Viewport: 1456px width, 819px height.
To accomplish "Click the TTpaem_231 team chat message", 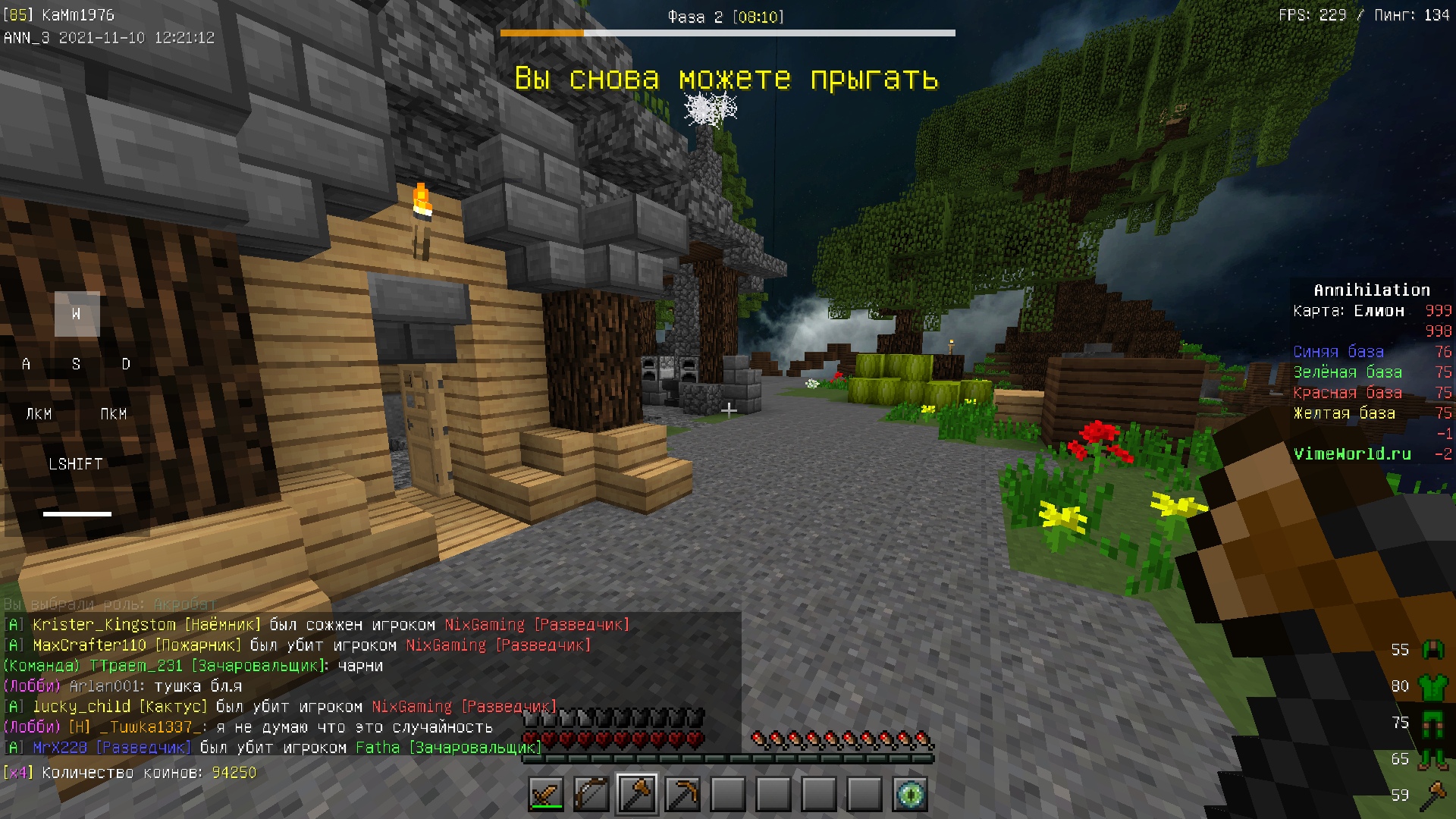I will 193,666.
